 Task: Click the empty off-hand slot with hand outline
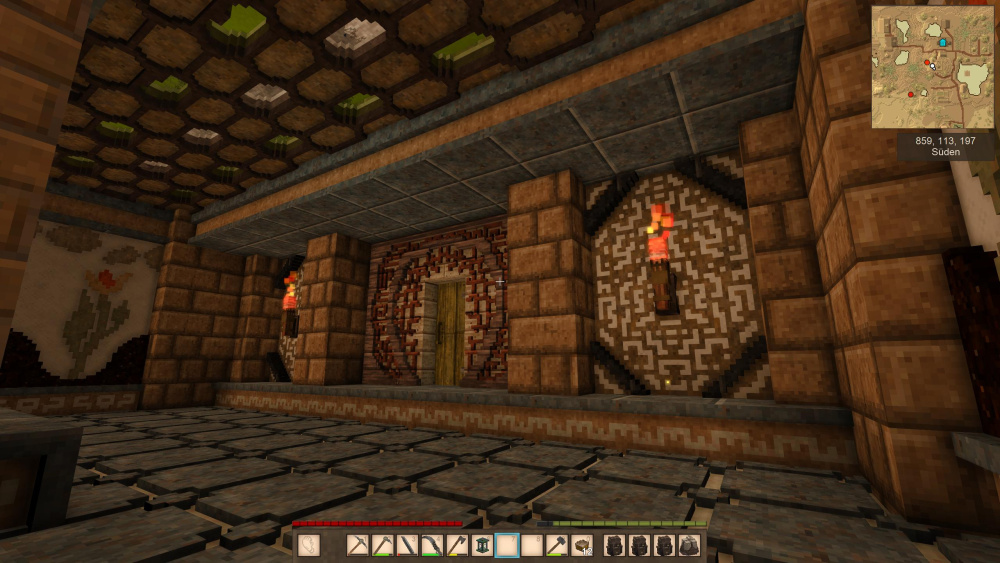click(309, 546)
